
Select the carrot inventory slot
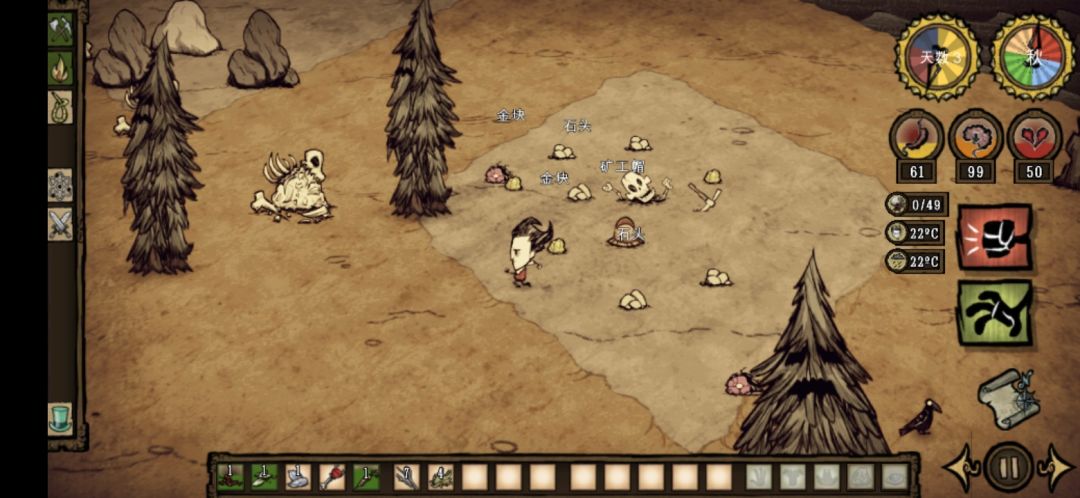point(366,477)
